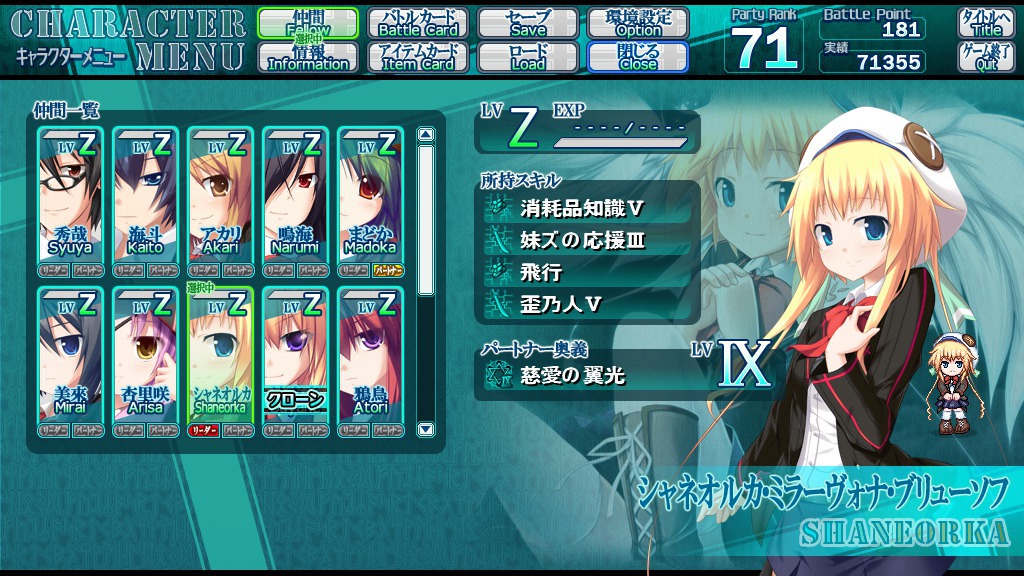Click the party list up arrow
The image size is (1024, 576).
coord(426,135)
